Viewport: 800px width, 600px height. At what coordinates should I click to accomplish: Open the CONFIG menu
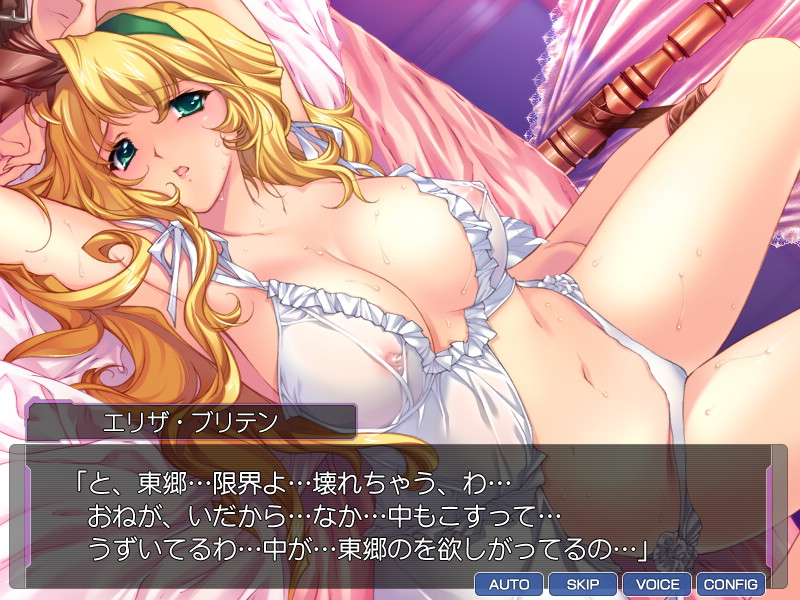coord(730,584)
